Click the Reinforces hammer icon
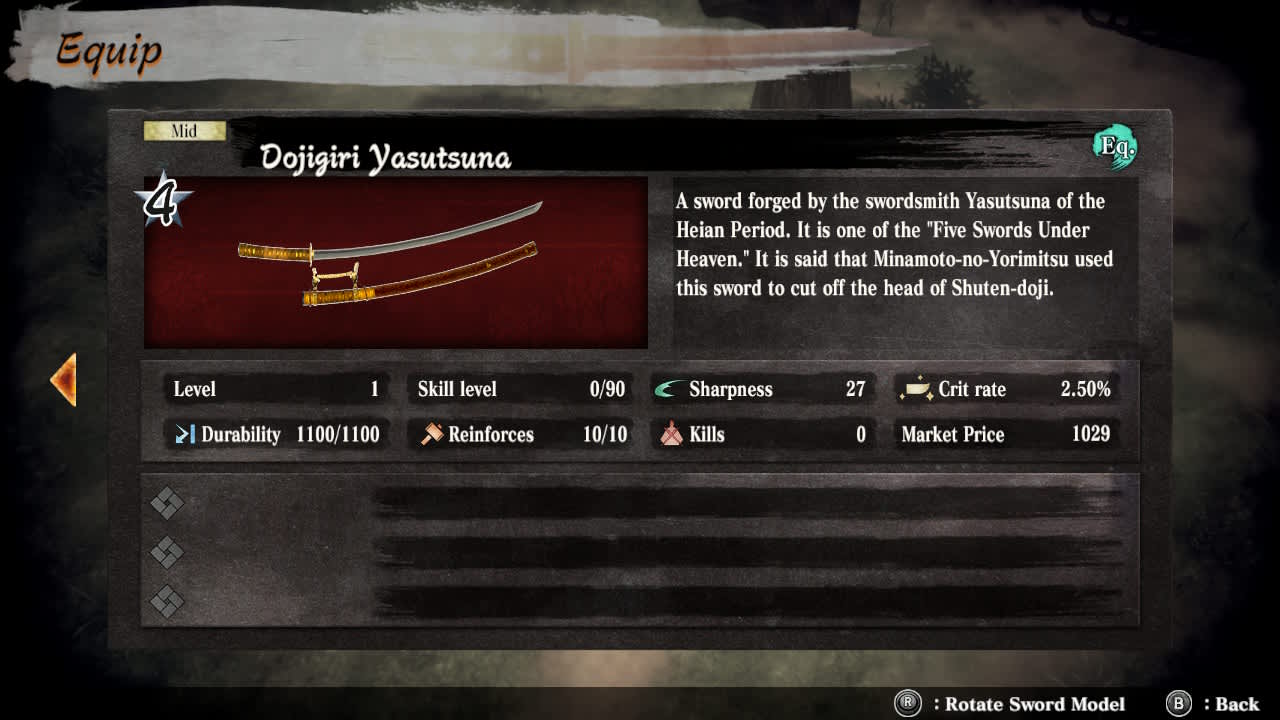Screen dimensions: 1280x720 click(x=433, y=434)
